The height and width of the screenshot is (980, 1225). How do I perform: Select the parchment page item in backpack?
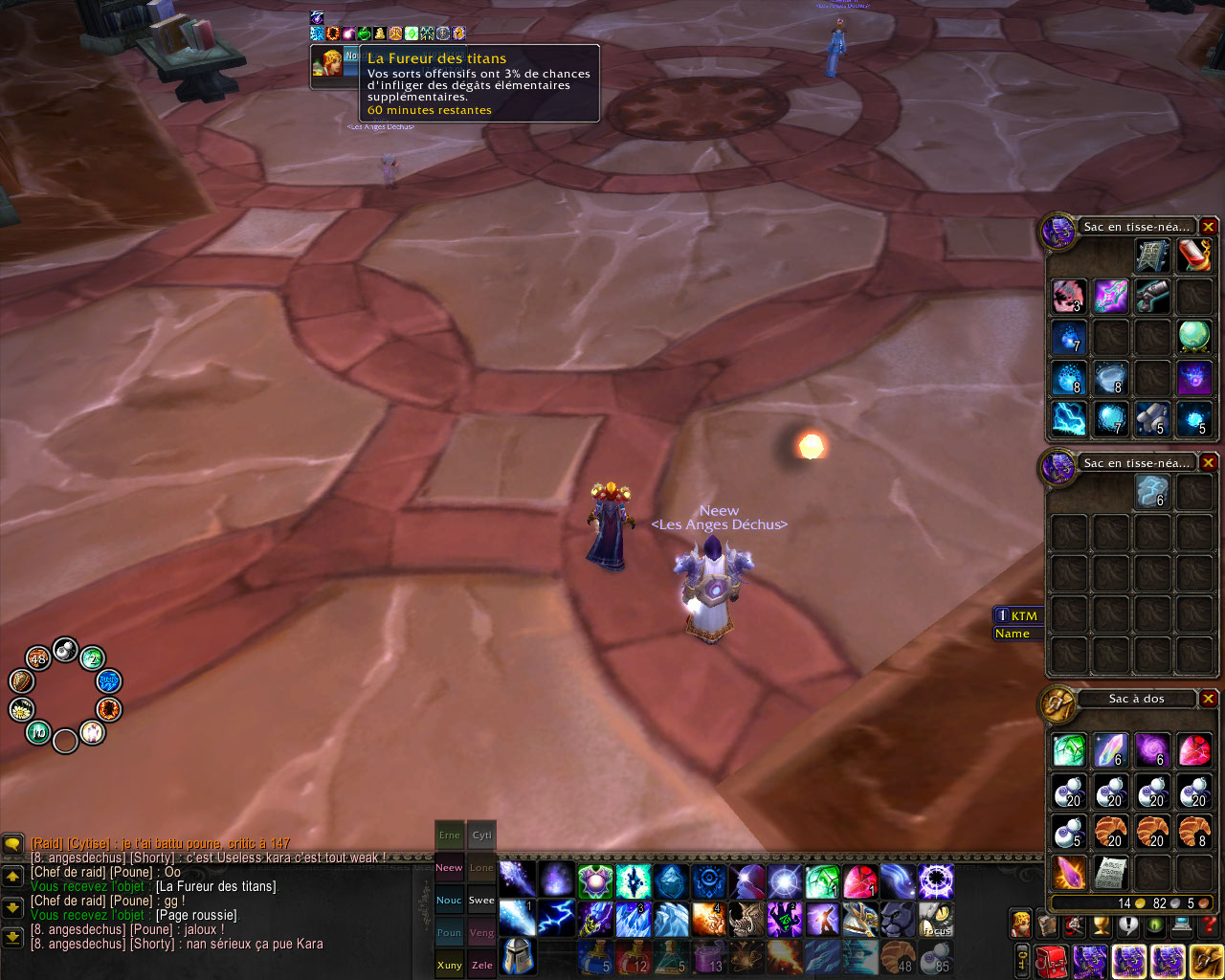pos(1110,872)
